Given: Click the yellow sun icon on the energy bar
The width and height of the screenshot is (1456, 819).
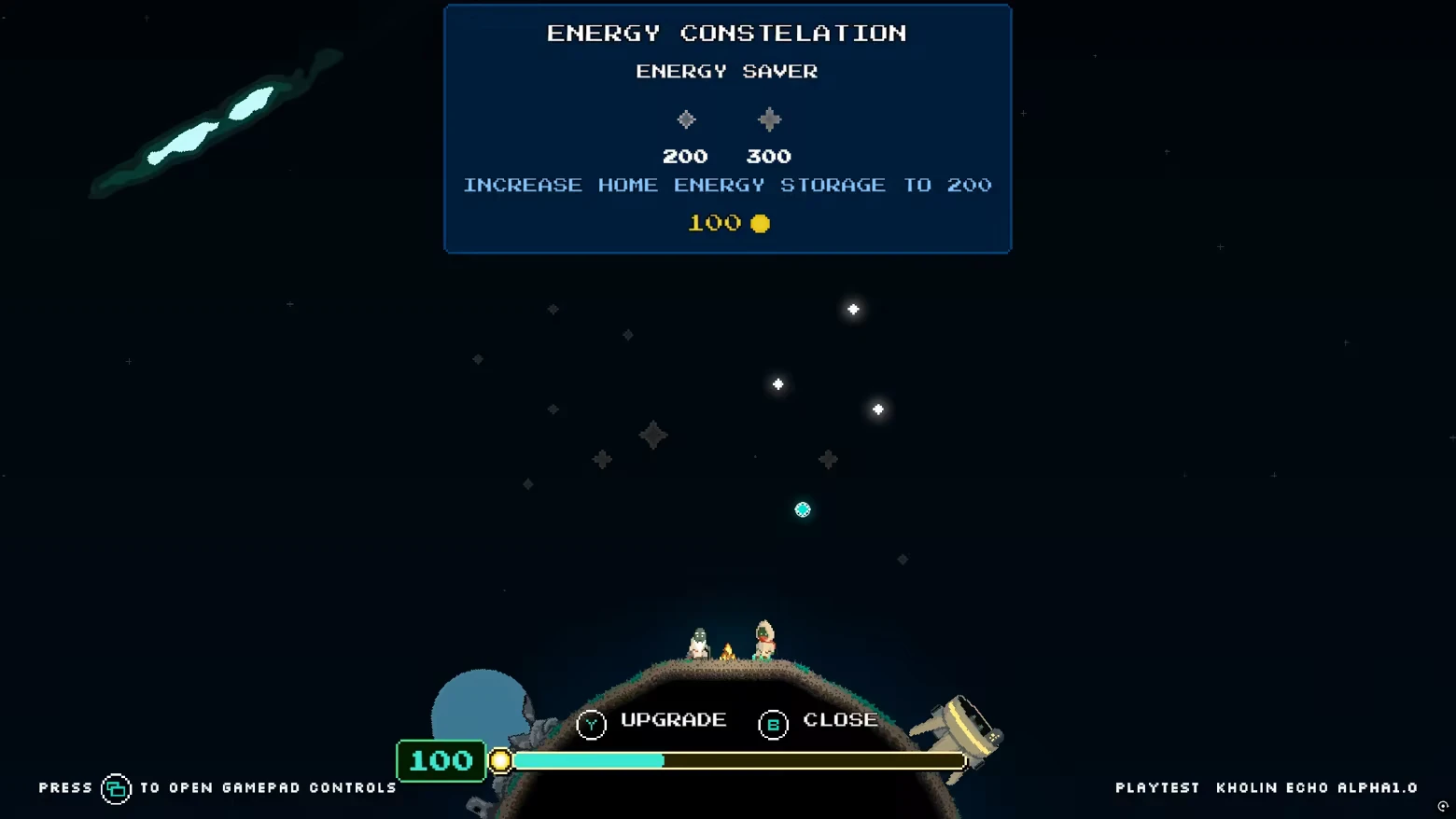Looking at the screenshot, I should 501,761.
